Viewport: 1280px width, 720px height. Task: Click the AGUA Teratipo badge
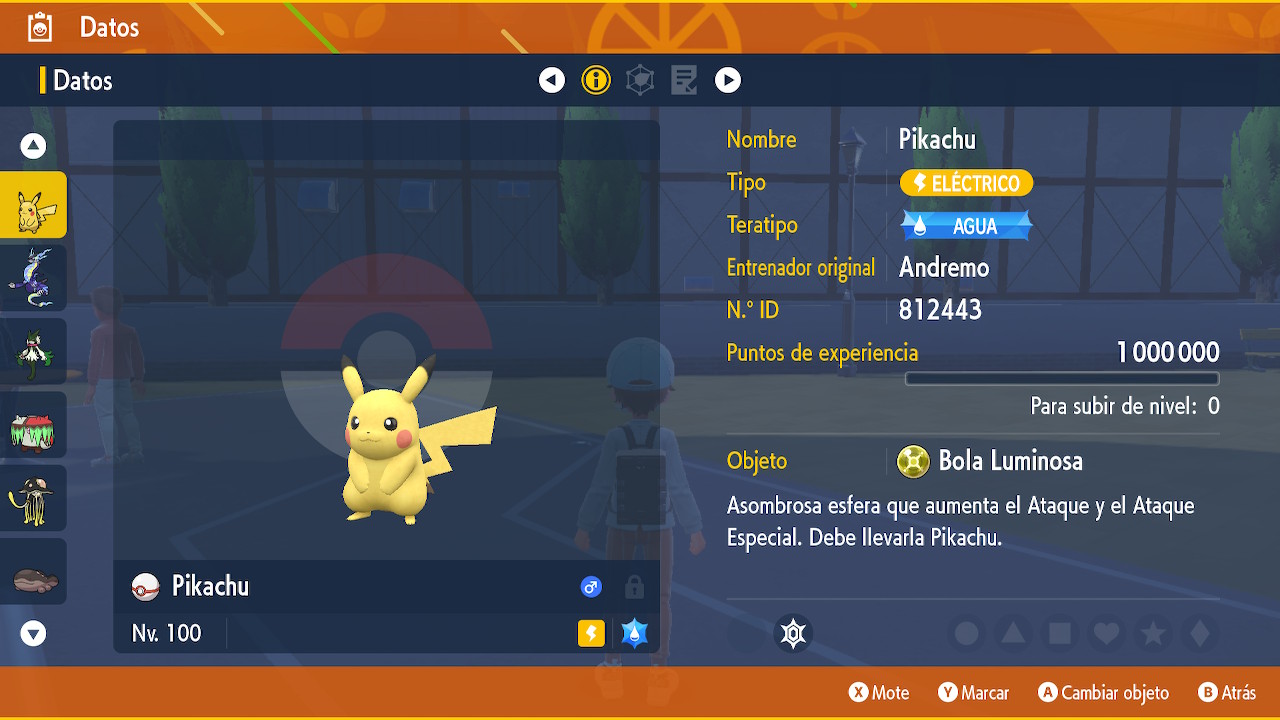965,225
